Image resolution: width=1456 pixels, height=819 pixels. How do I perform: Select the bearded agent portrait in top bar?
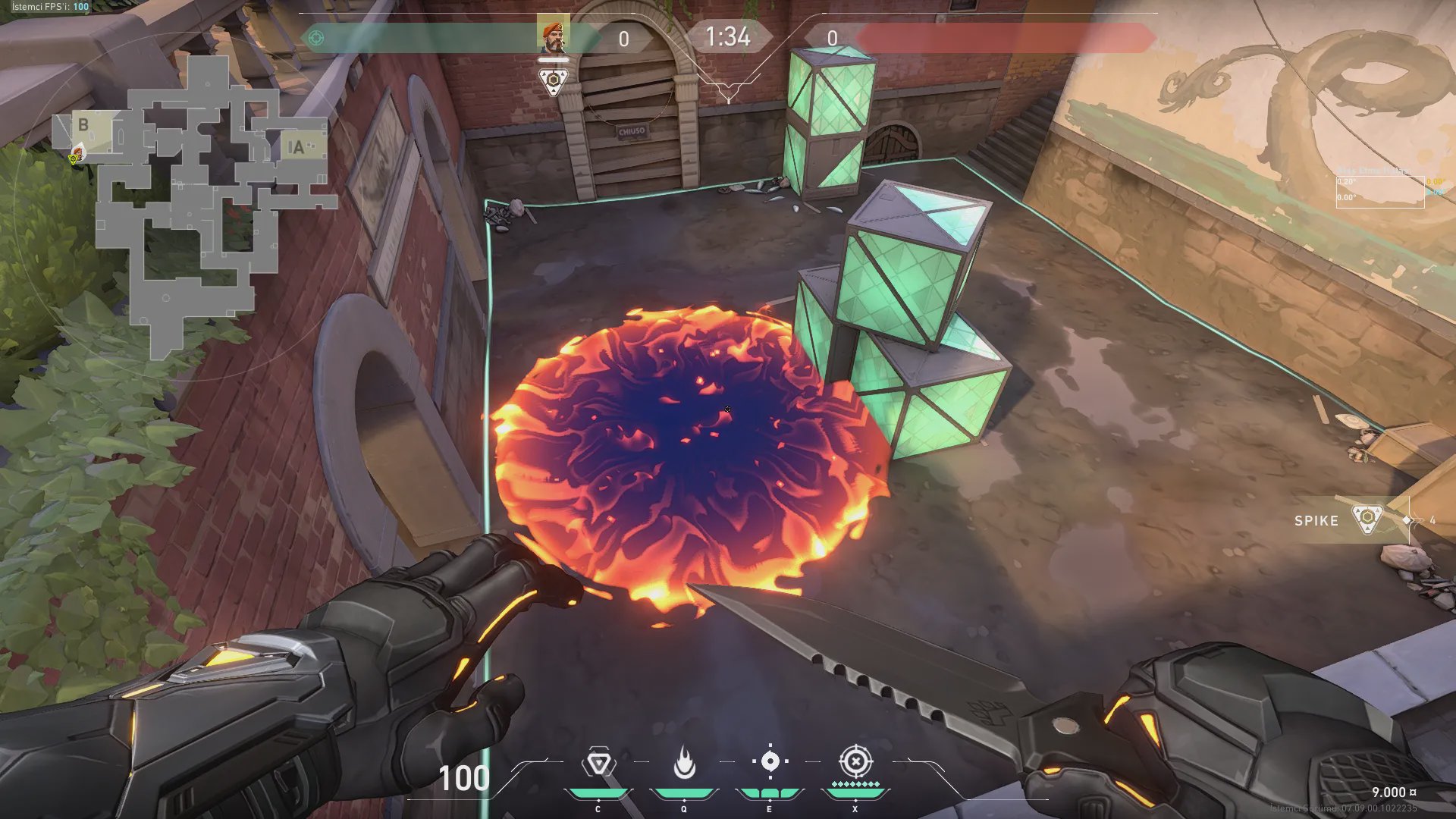[553, 35]
